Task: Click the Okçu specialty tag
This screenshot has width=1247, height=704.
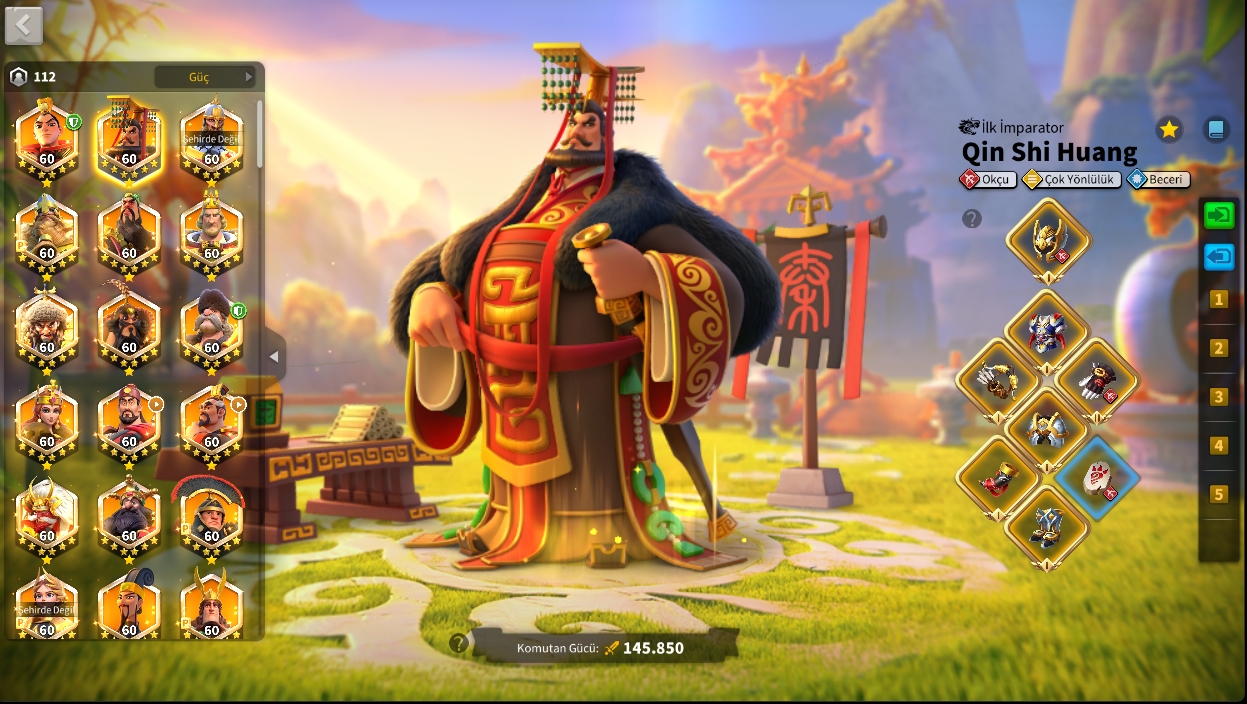Action: click(x=988, y=180)
